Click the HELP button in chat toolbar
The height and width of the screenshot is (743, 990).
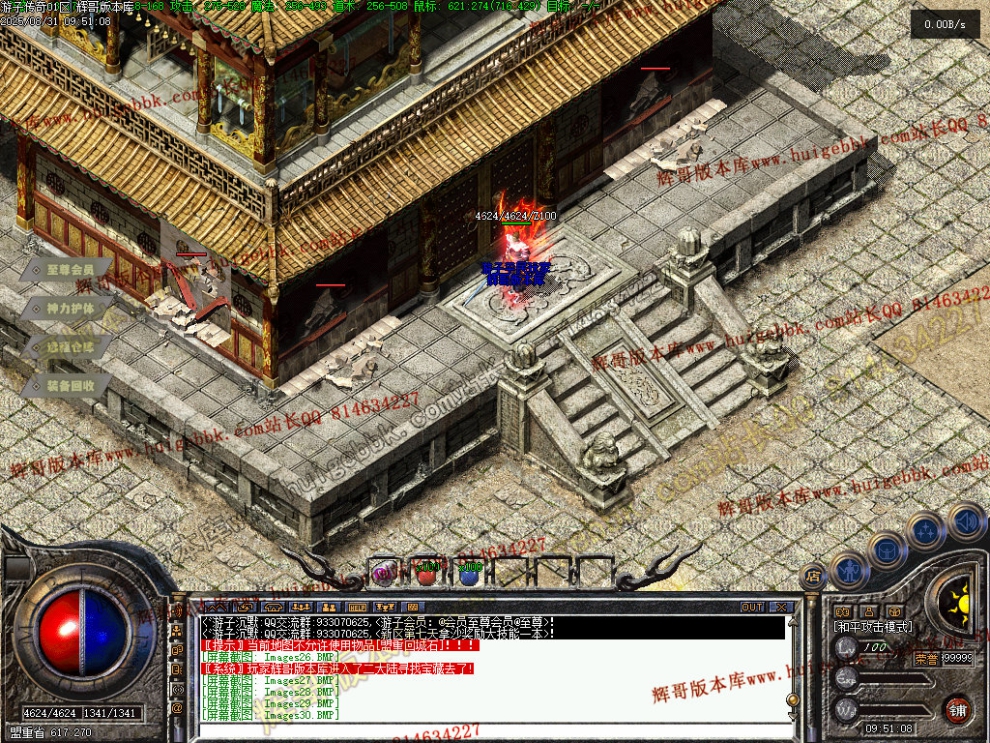pyautogui.click(x=357, y=607)
